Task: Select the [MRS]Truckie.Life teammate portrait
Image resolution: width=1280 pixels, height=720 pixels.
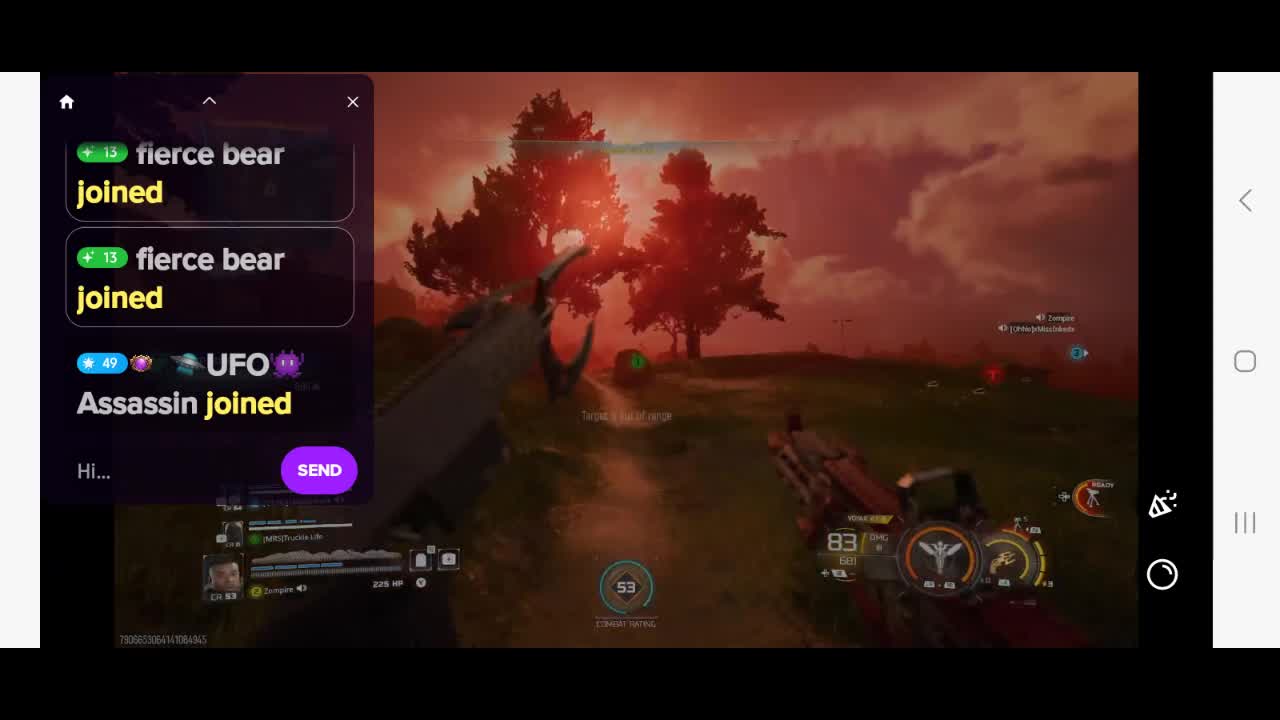Action: [232, 535]
